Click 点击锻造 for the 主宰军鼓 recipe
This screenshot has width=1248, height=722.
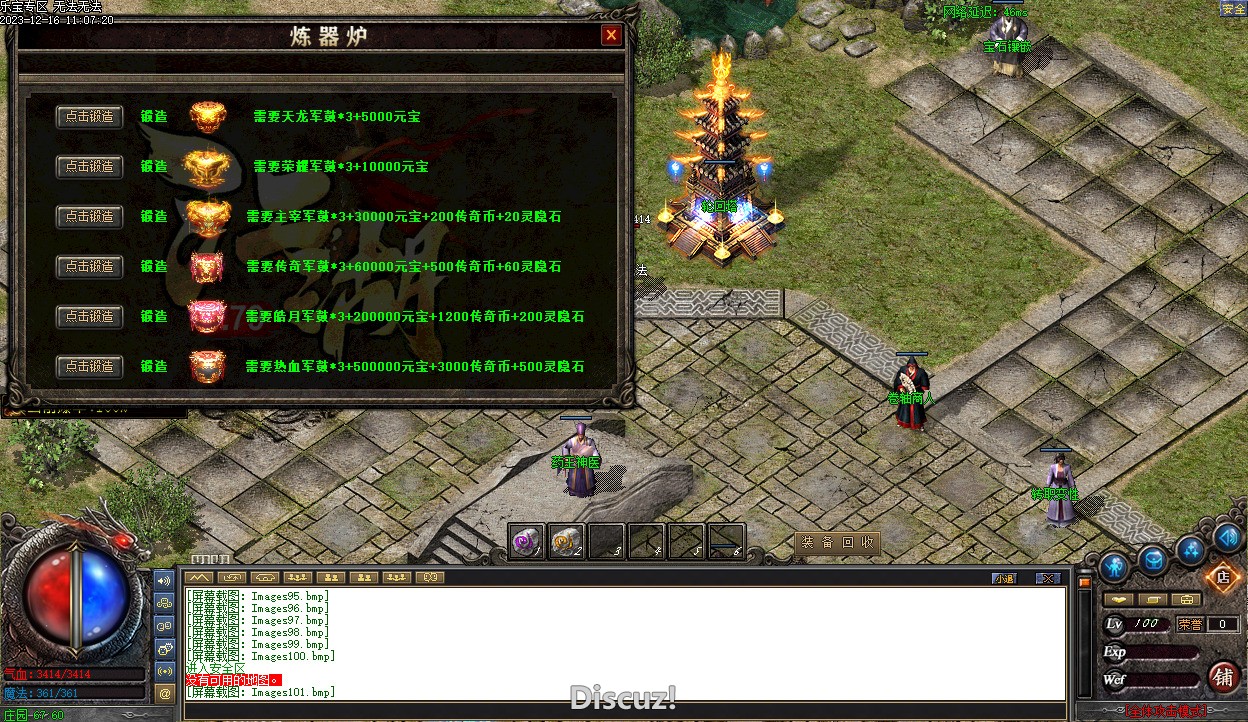pyautogui.click(x=90, y=217)
